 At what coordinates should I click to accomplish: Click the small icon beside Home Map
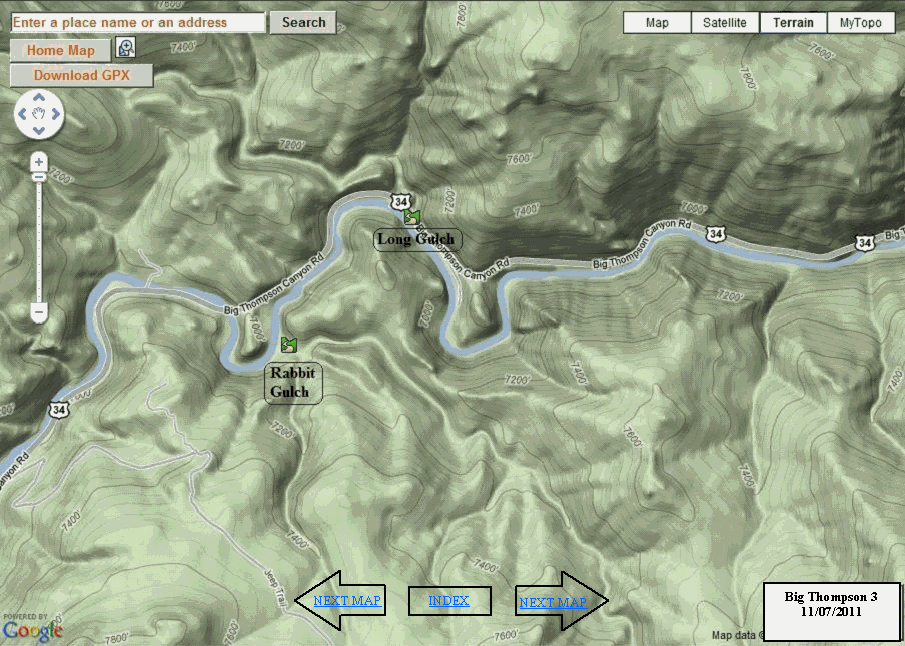click(126, 48)
